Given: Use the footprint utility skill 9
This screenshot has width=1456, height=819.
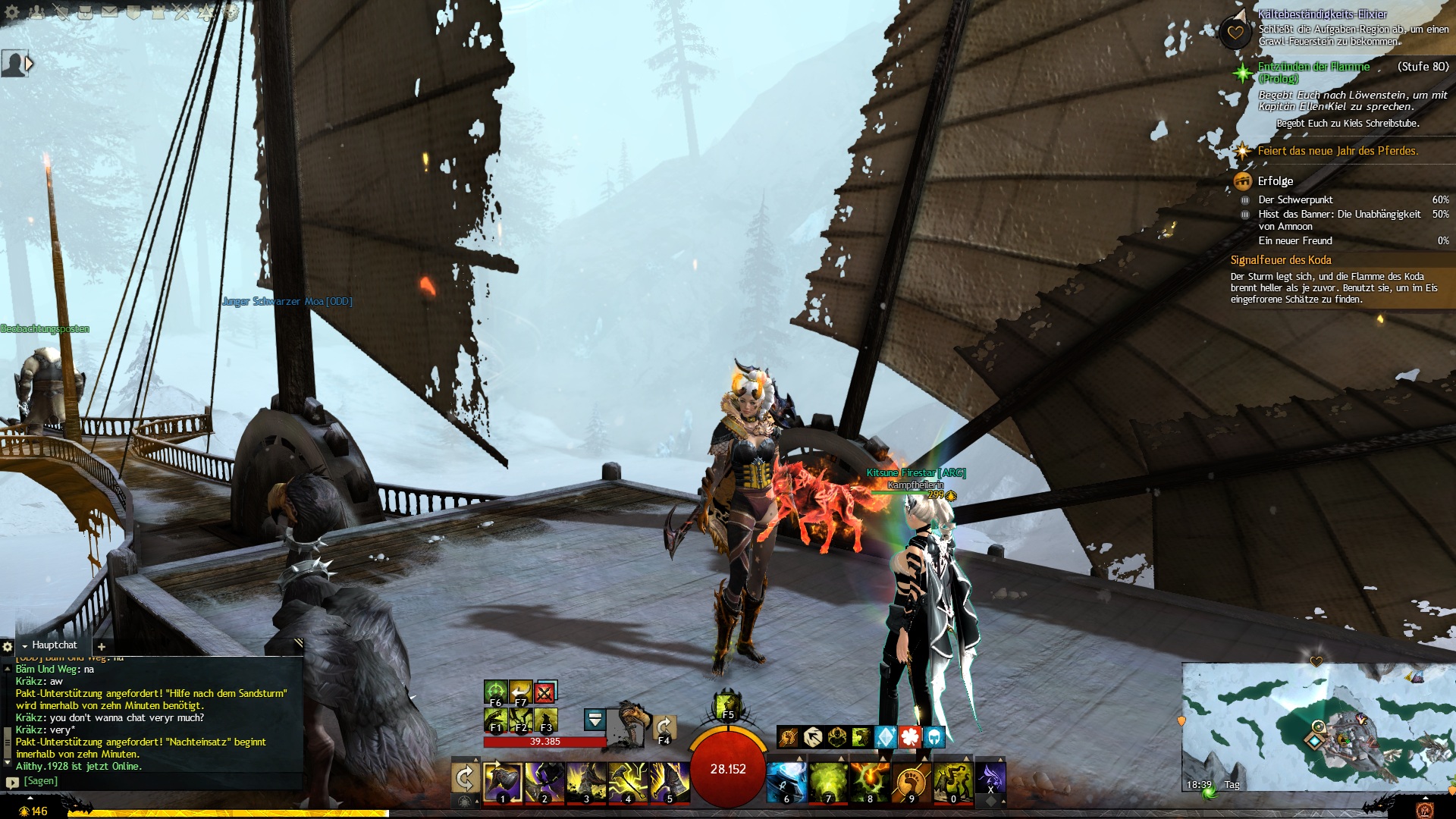Looking at the screenshot, I should [911, 781].
